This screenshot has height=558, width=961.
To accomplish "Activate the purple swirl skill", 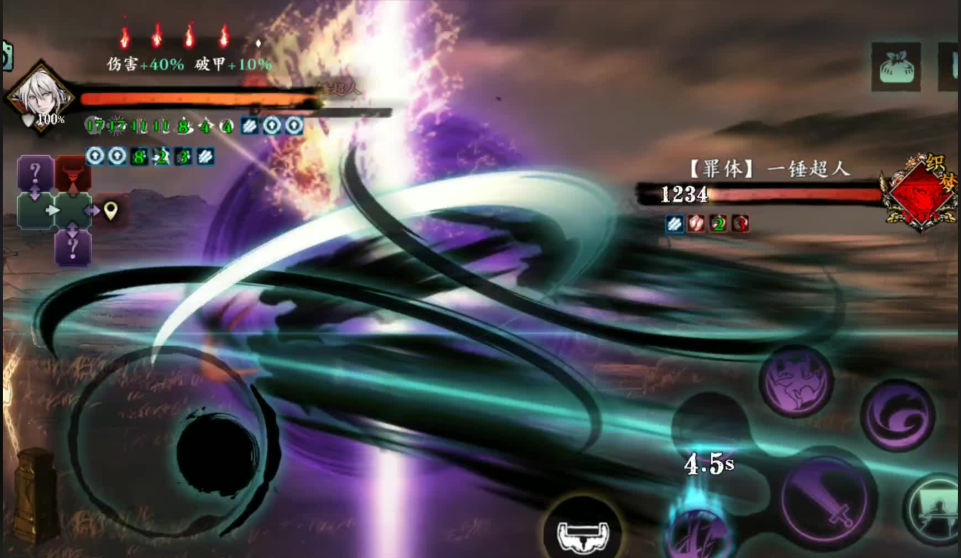I will [x=897, y=415].
